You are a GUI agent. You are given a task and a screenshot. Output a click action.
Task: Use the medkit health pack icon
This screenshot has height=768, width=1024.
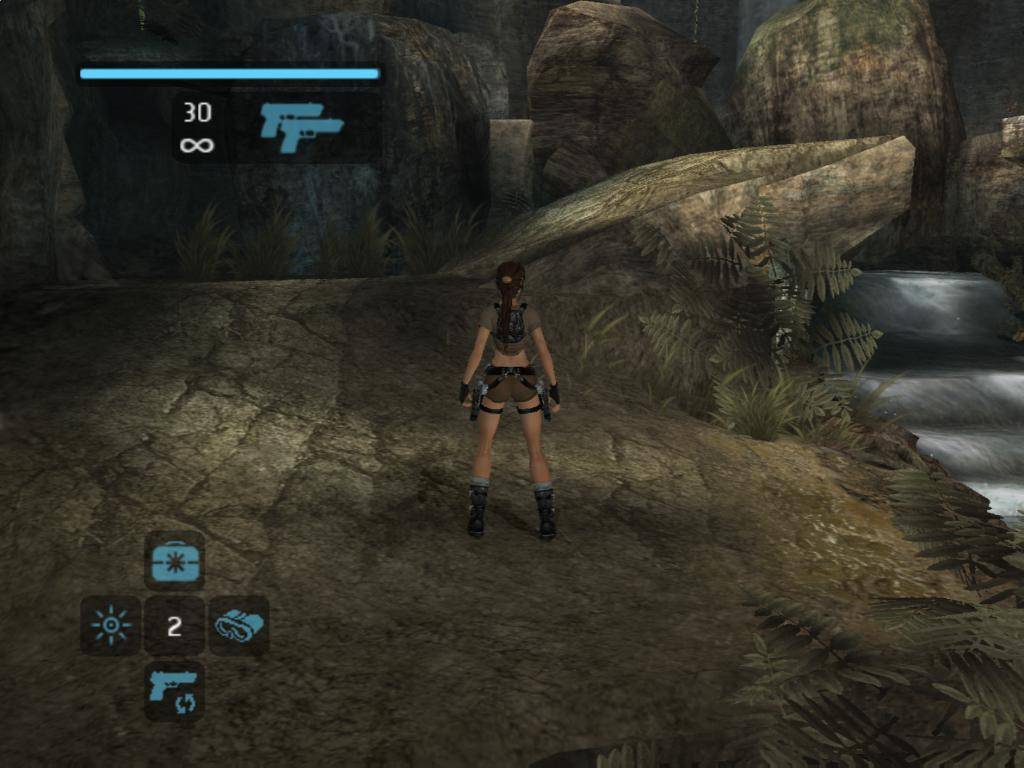[174, 561]
